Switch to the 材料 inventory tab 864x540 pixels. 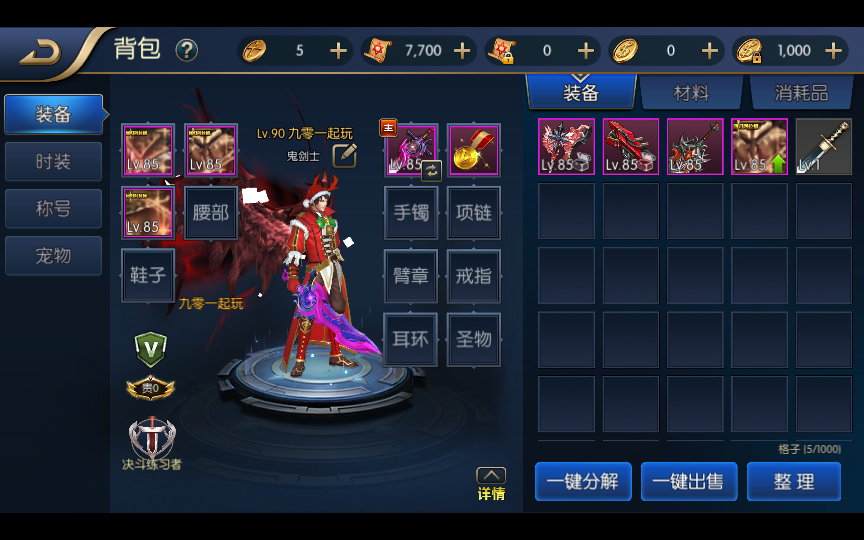691,93
